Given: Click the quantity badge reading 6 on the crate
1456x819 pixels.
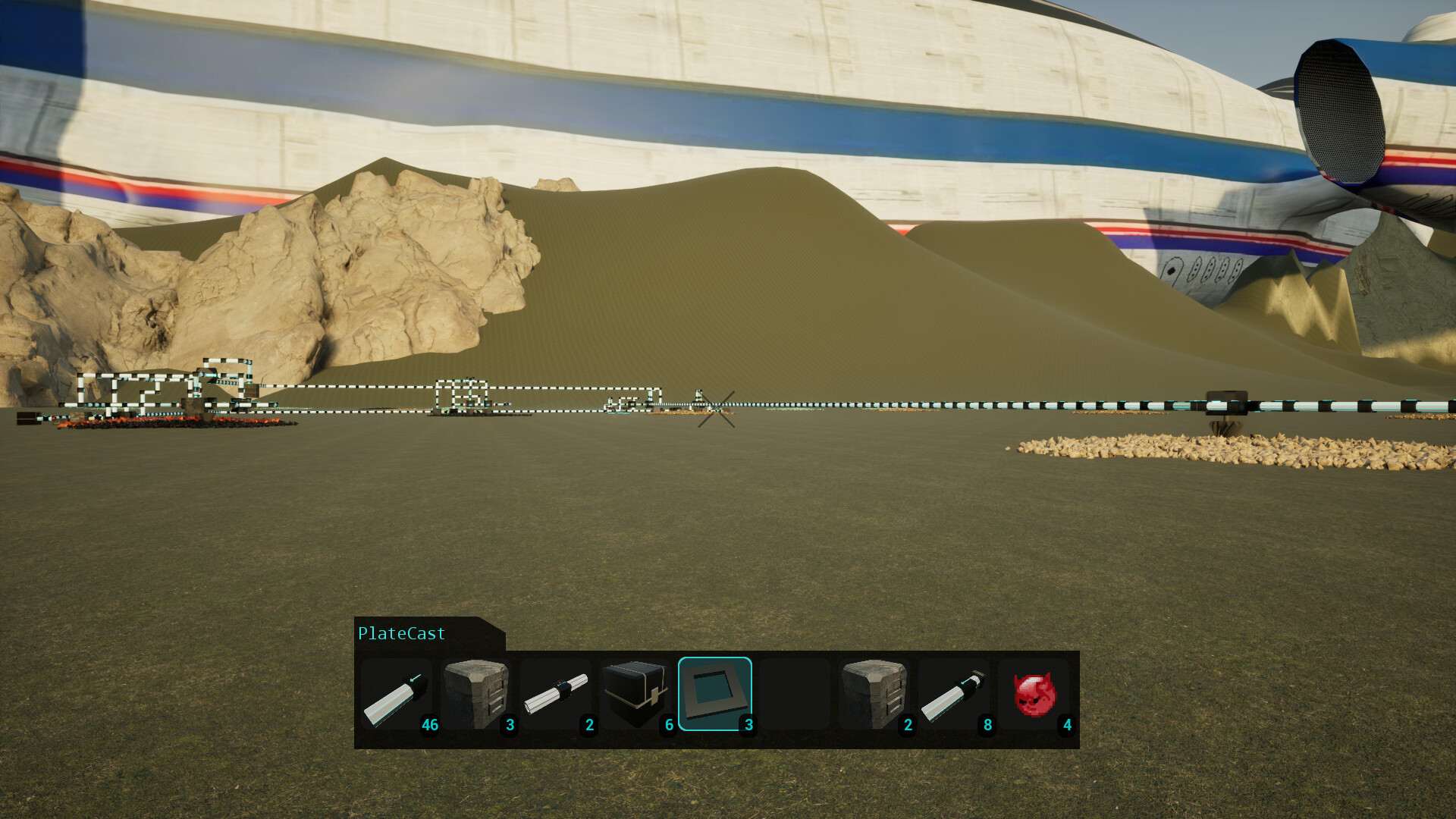Looking at the screenshot, I should (x=668, y=725).
